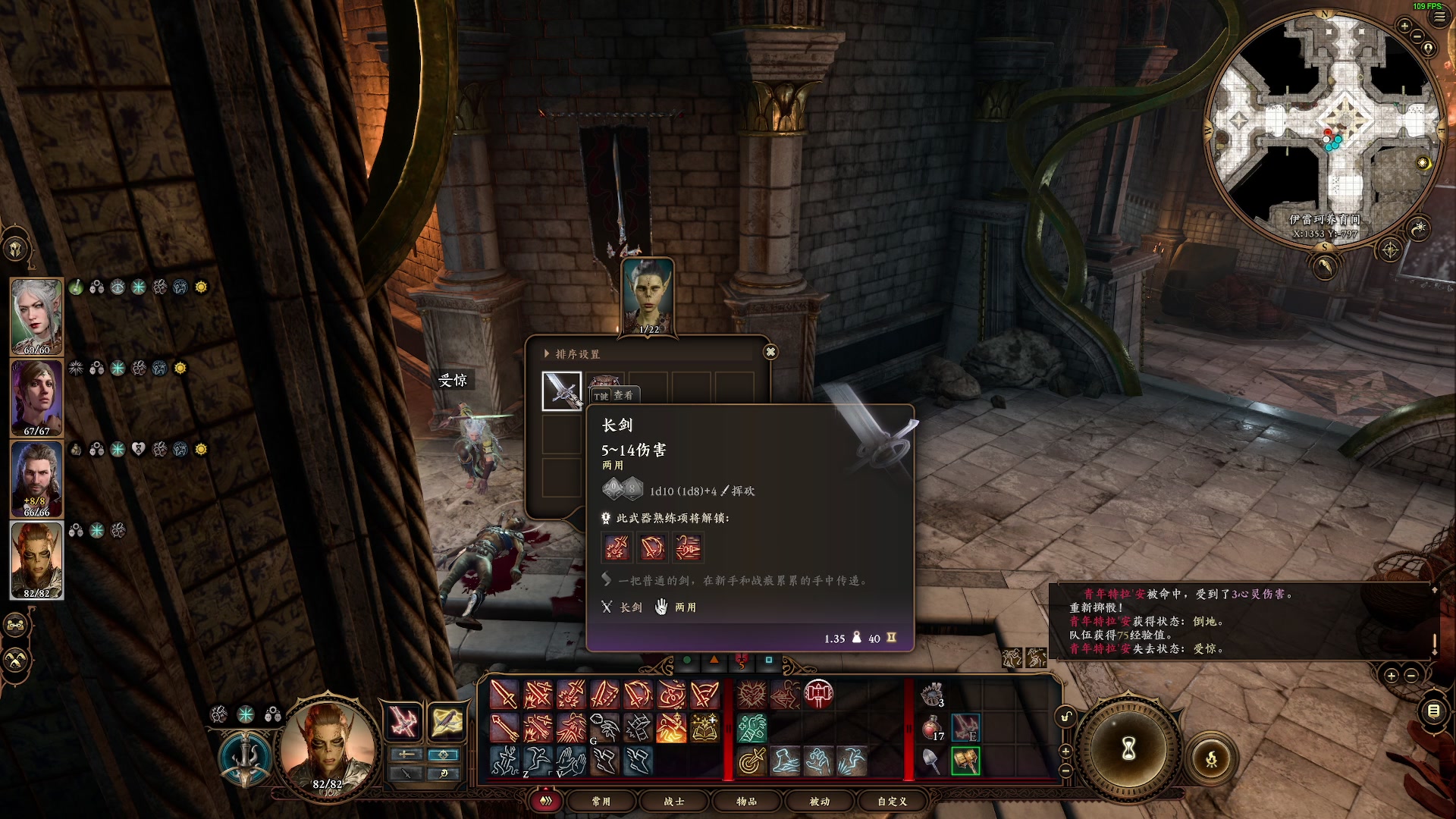Image resolution: width=1456 pixels, height=819 pixels.
Task: Select the bearded man party portrait
Action: click(36, 479)
